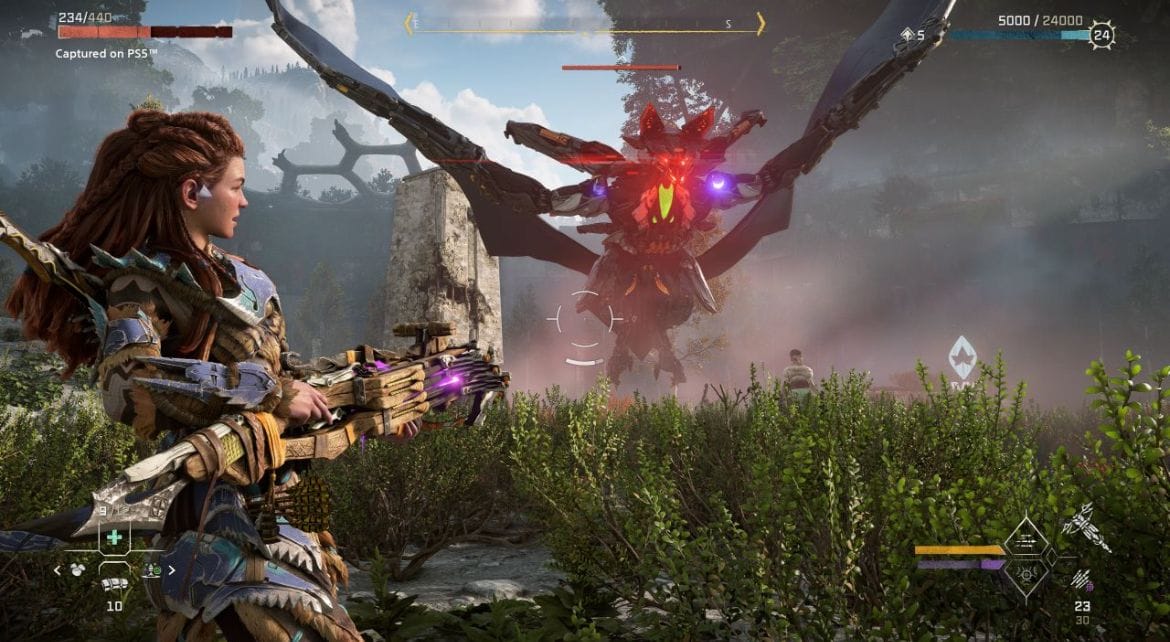Click the compass bar
Screen dimensions: 1170x642
pyautogui.click(x=585, y=24)
